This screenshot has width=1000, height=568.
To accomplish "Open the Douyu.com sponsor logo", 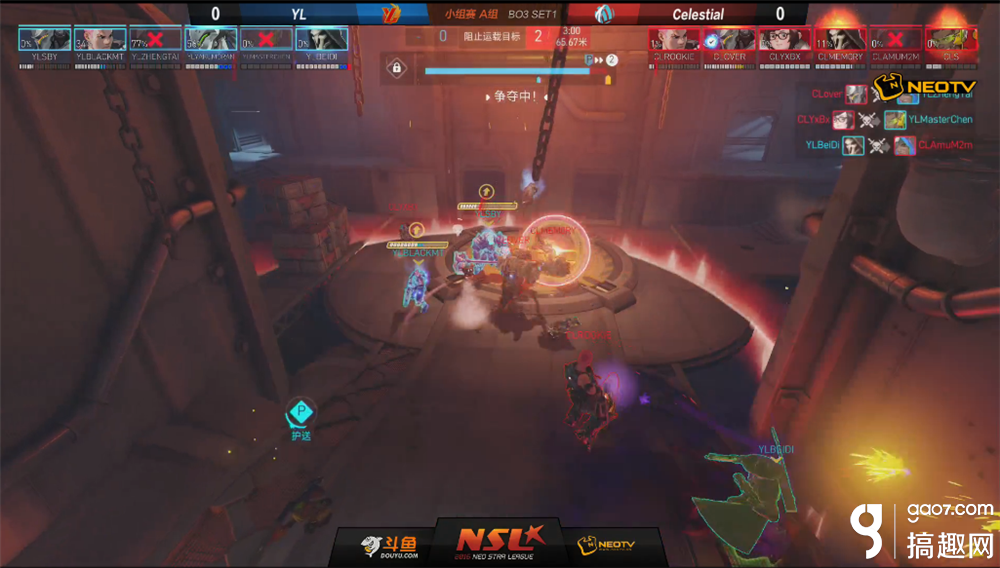I will click(x=389, y=546).
